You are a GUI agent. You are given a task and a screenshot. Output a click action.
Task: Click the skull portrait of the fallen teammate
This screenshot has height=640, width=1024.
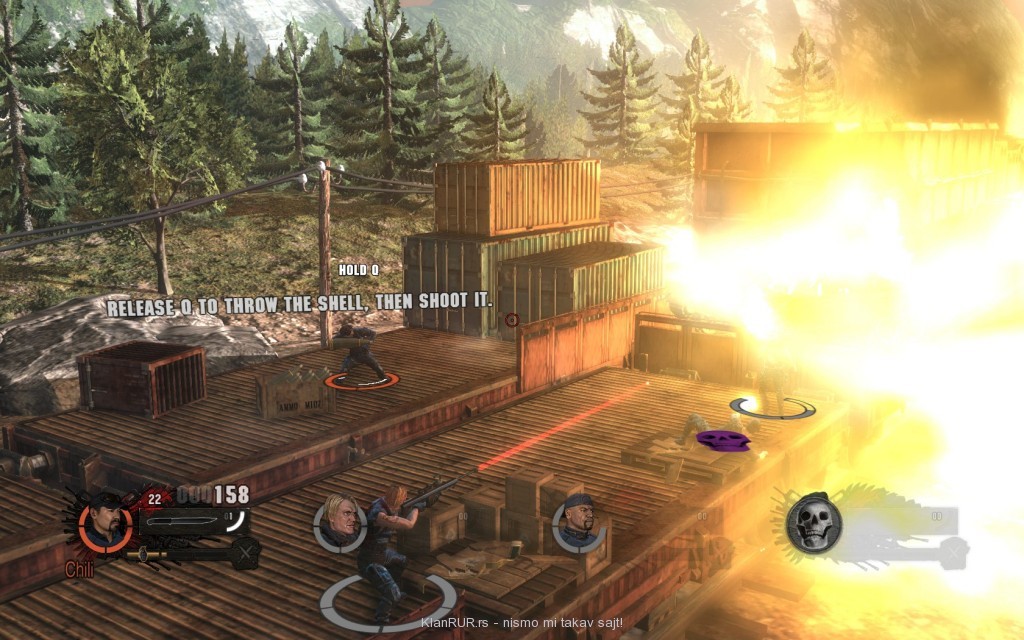812,524
